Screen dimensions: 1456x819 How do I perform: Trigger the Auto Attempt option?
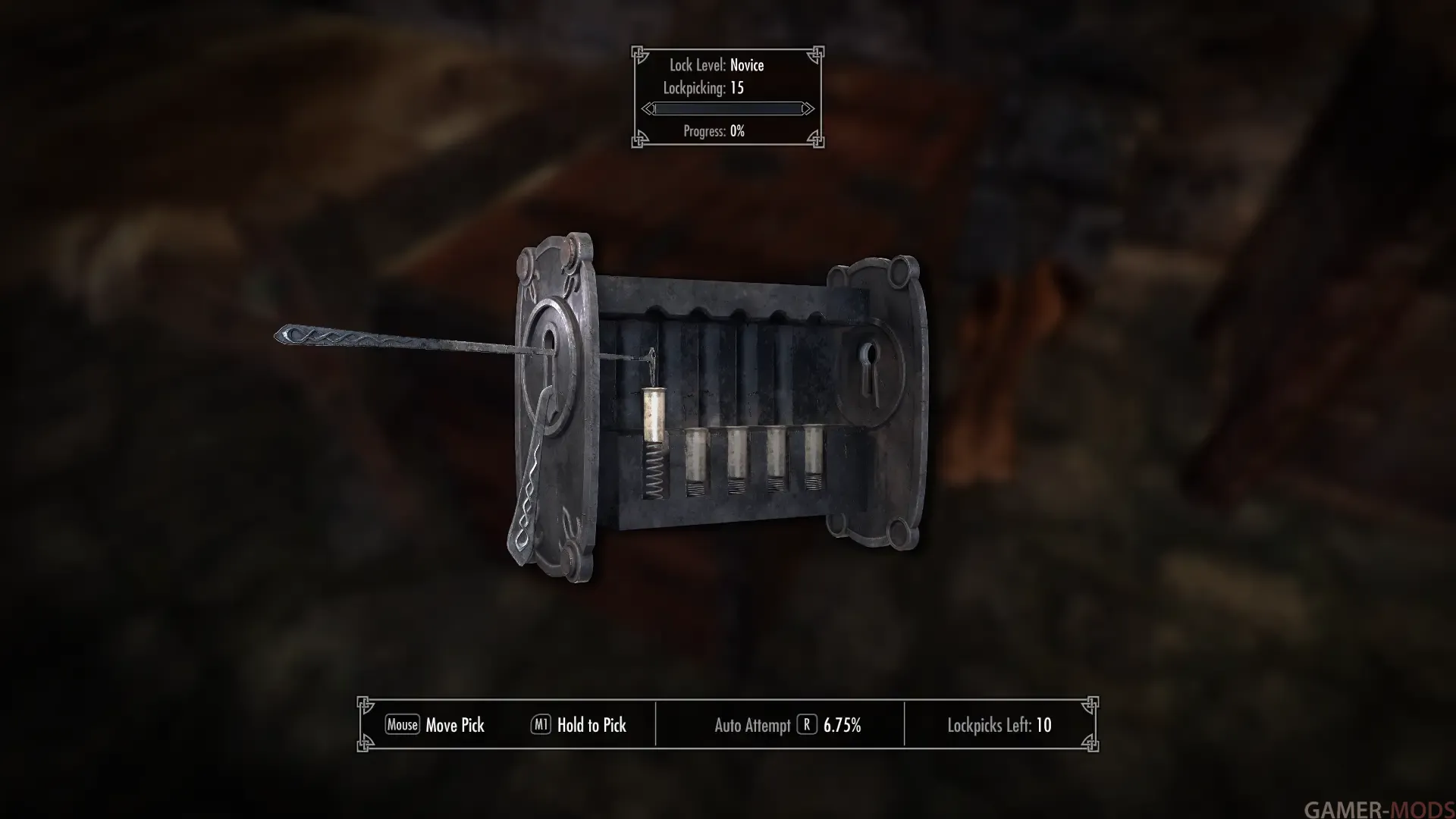tap(806, 725)
